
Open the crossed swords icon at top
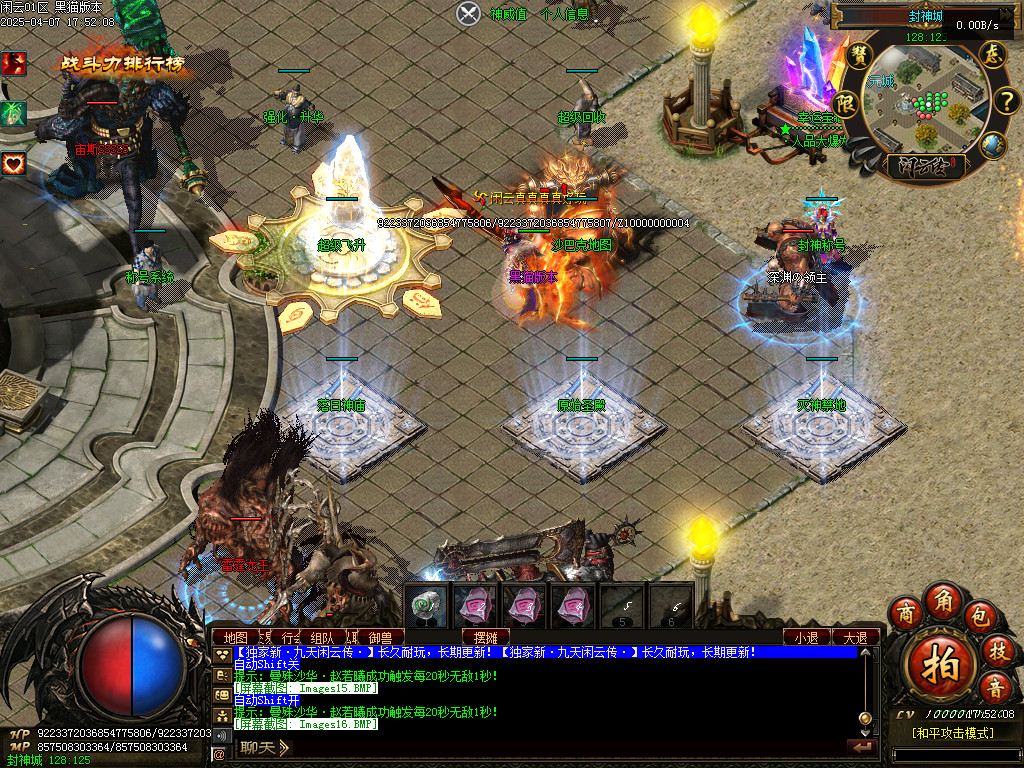pos(469,13)
